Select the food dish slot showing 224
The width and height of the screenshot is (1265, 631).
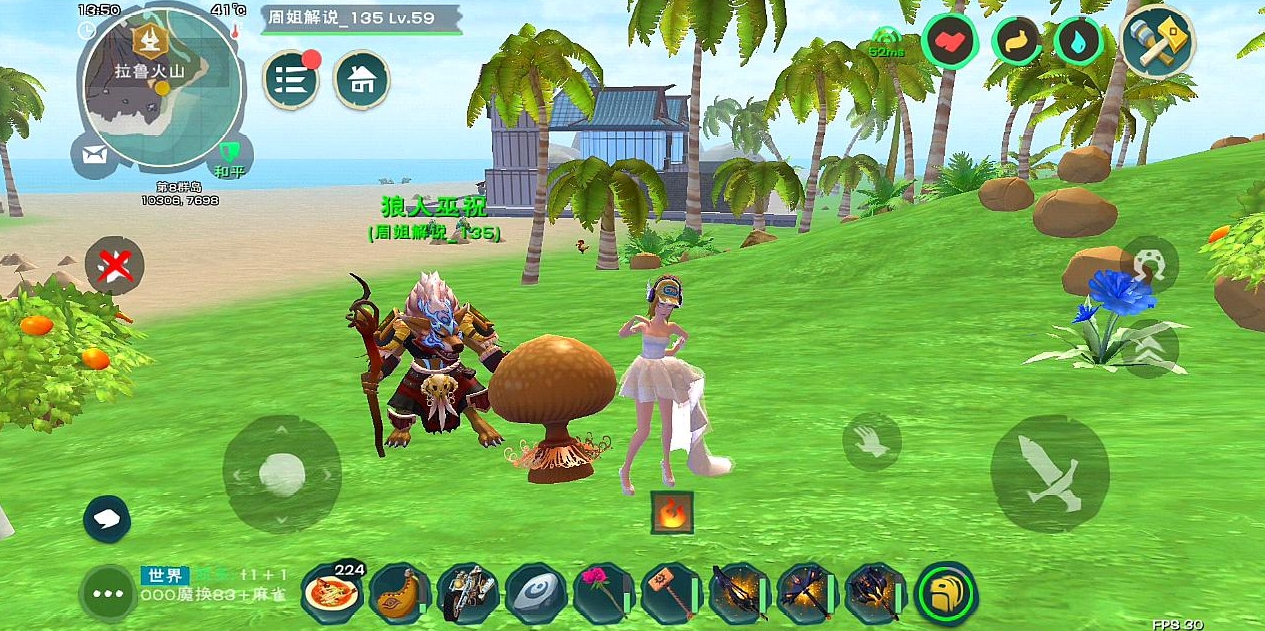point(332,592)
